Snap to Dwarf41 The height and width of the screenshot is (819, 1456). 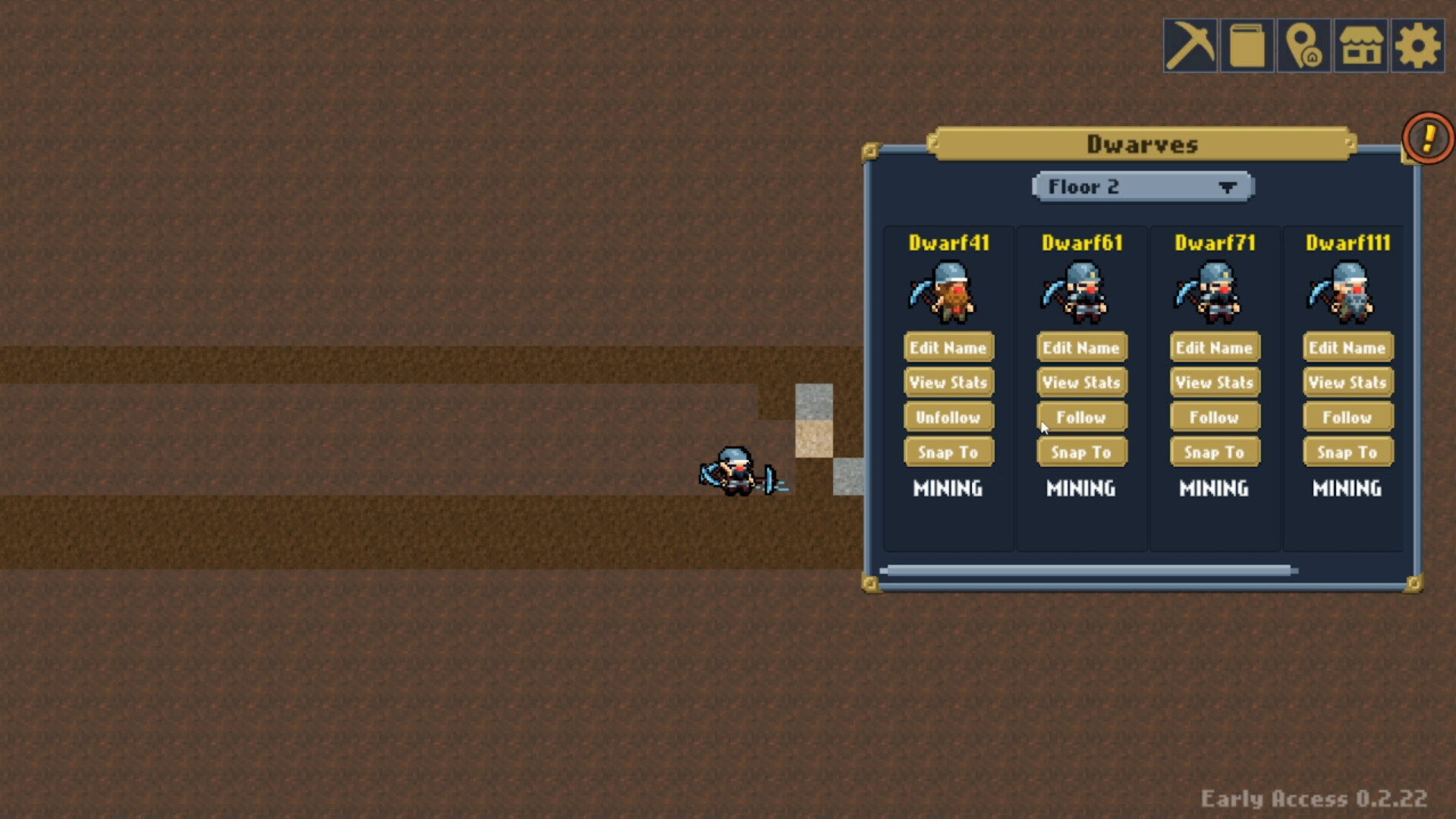tap(948, 452)
